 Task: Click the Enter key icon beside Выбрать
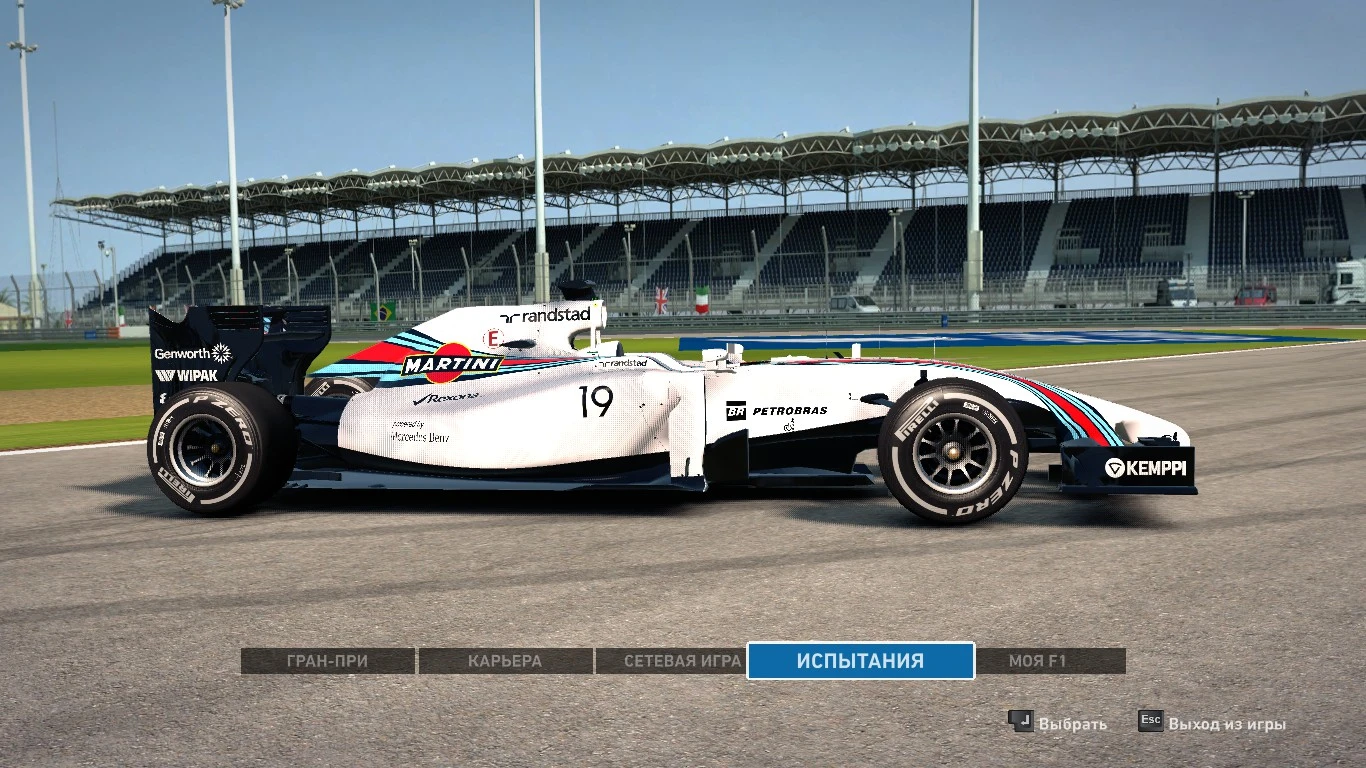tap(1023, 722)
